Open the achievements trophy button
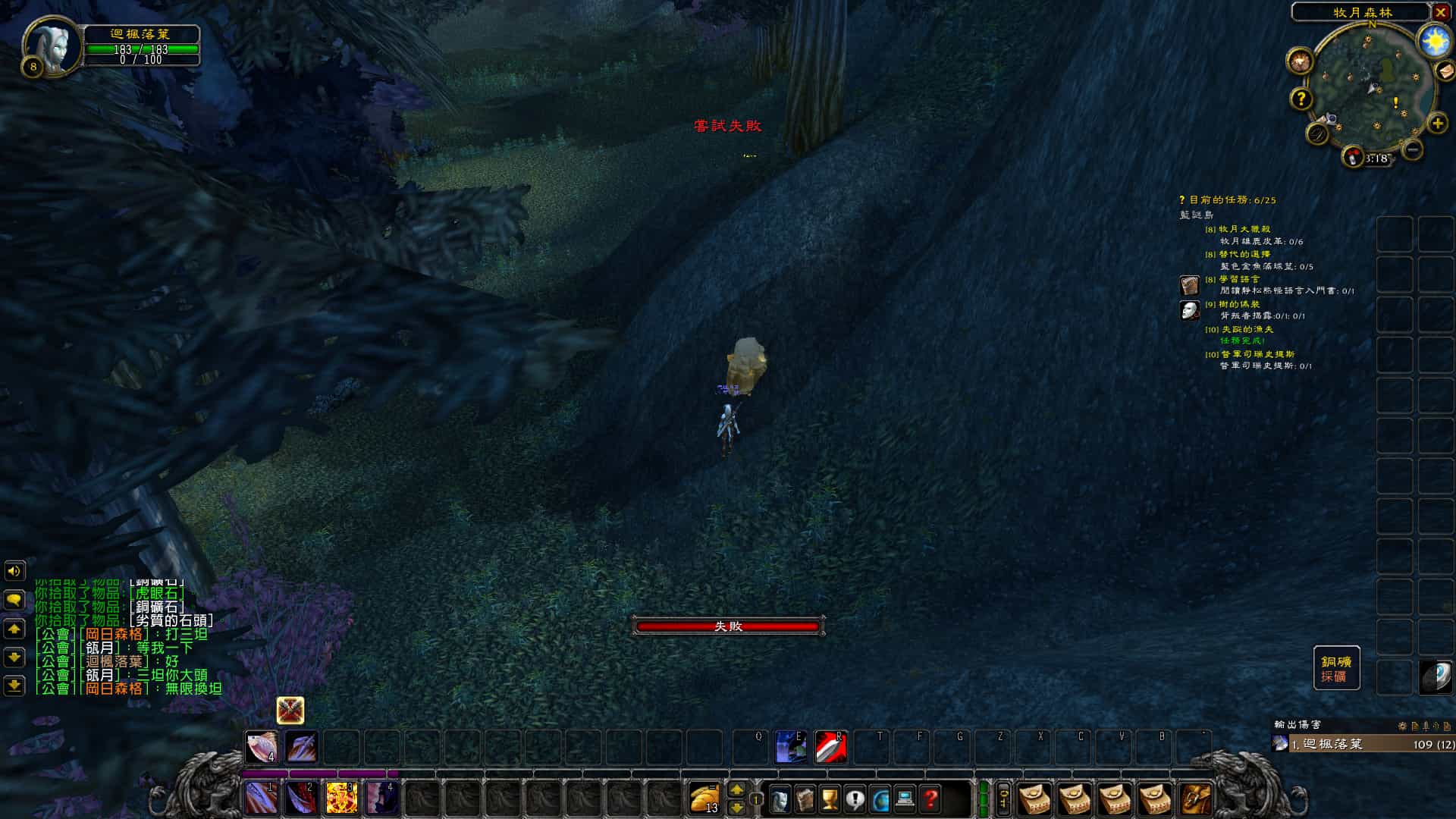 point(830,799)
